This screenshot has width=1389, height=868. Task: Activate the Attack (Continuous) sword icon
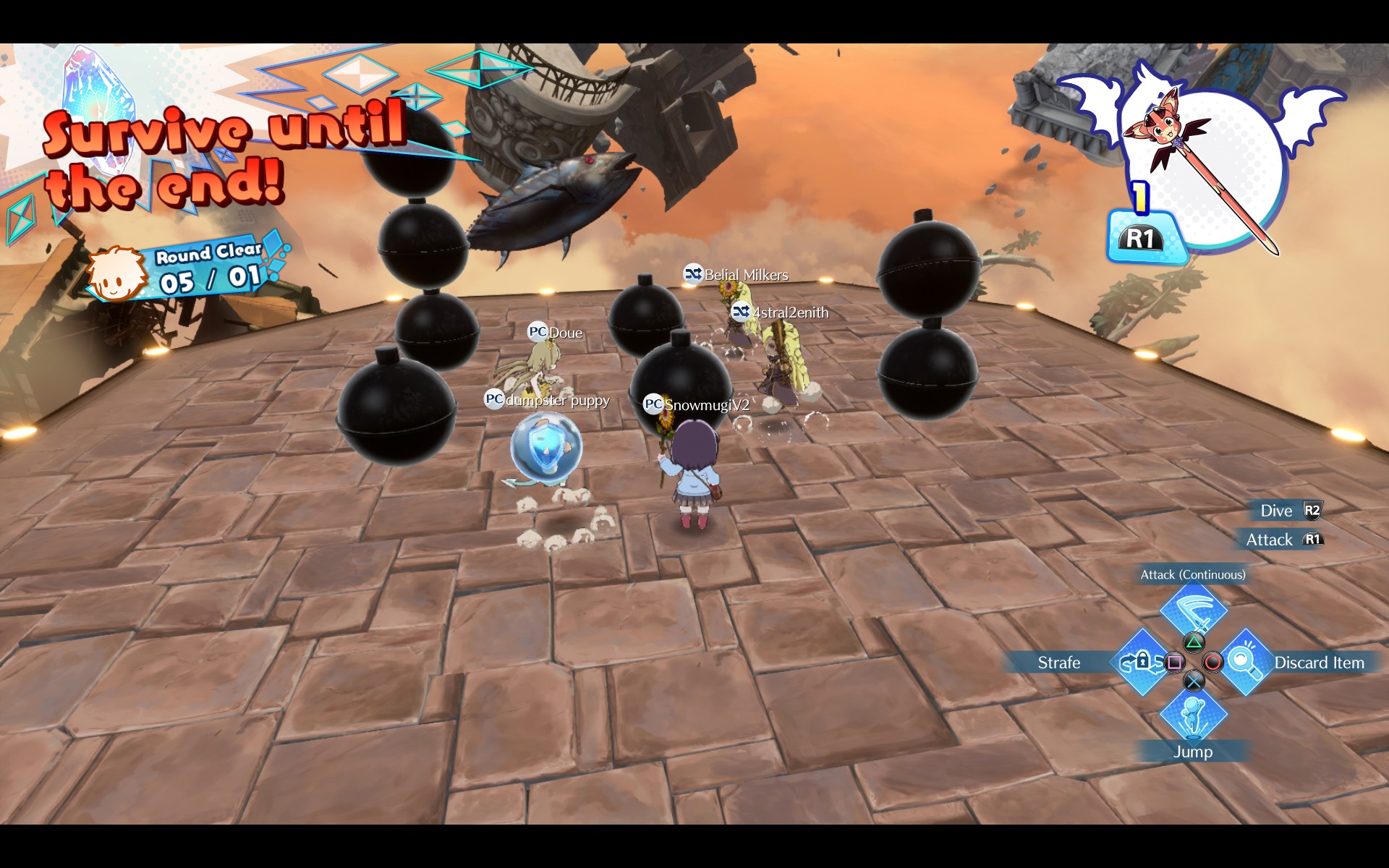click(1193, 609)
